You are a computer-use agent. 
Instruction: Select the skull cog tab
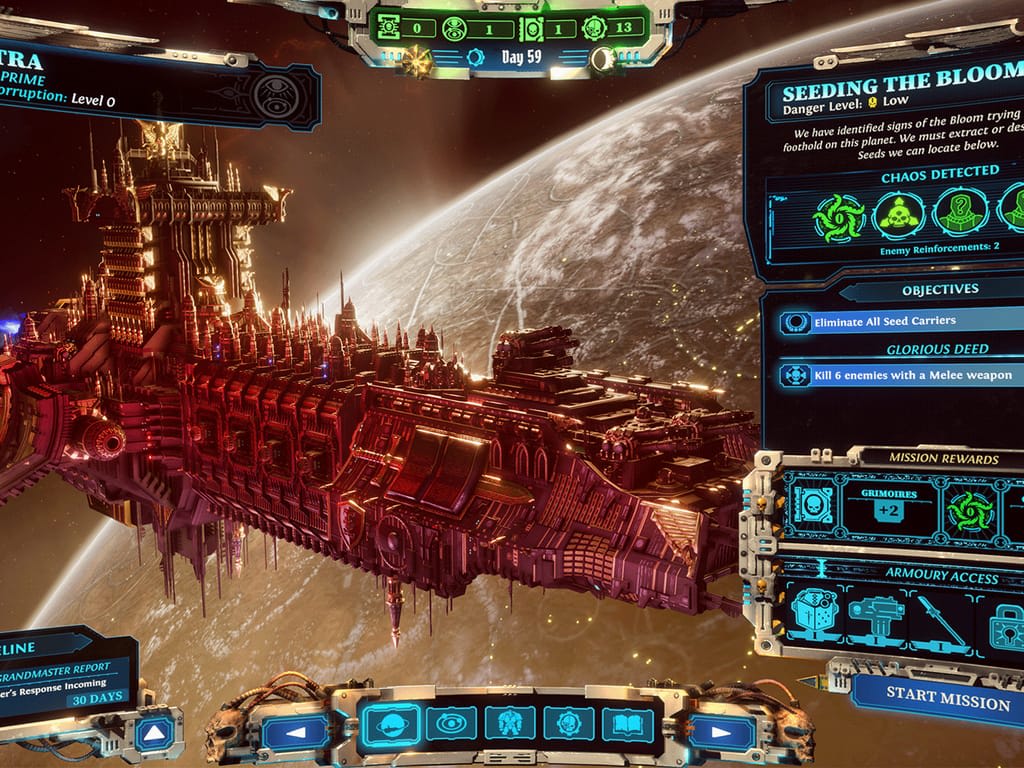click(x=570, y=723)
